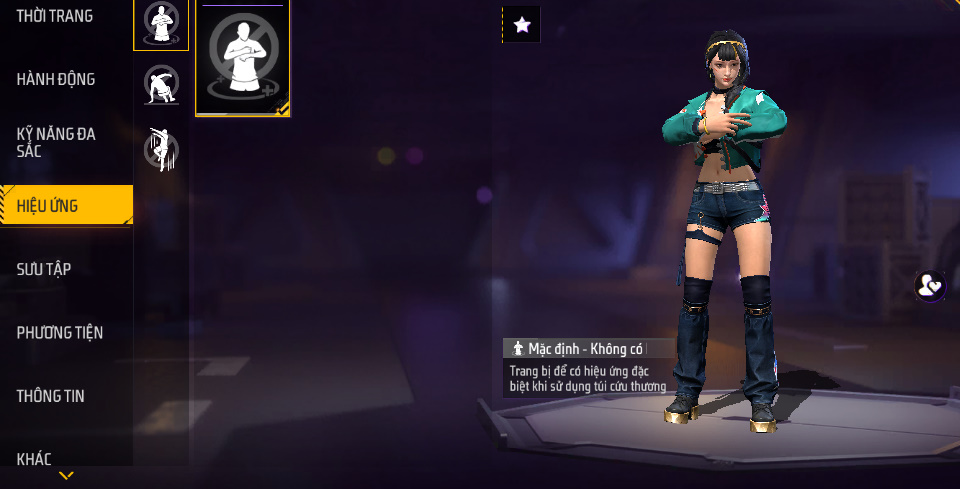Select the medkit healing effect category icon
This screenshot has height=489, width=960.
coord(161,23)
